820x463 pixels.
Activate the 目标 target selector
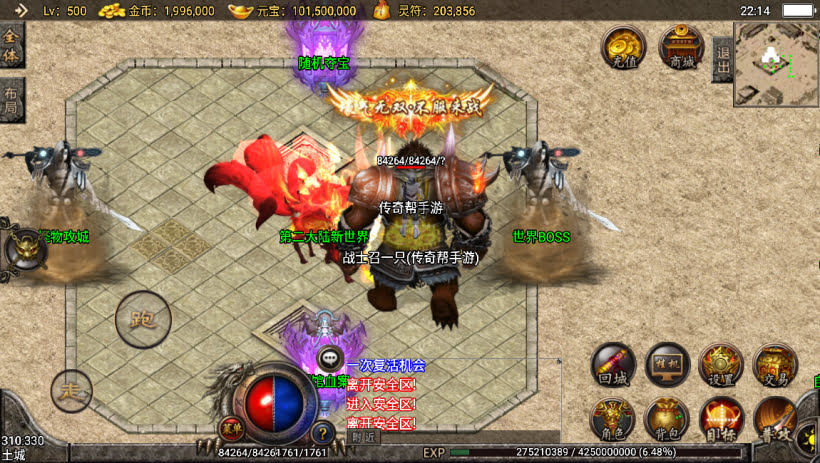coord(720,418)
